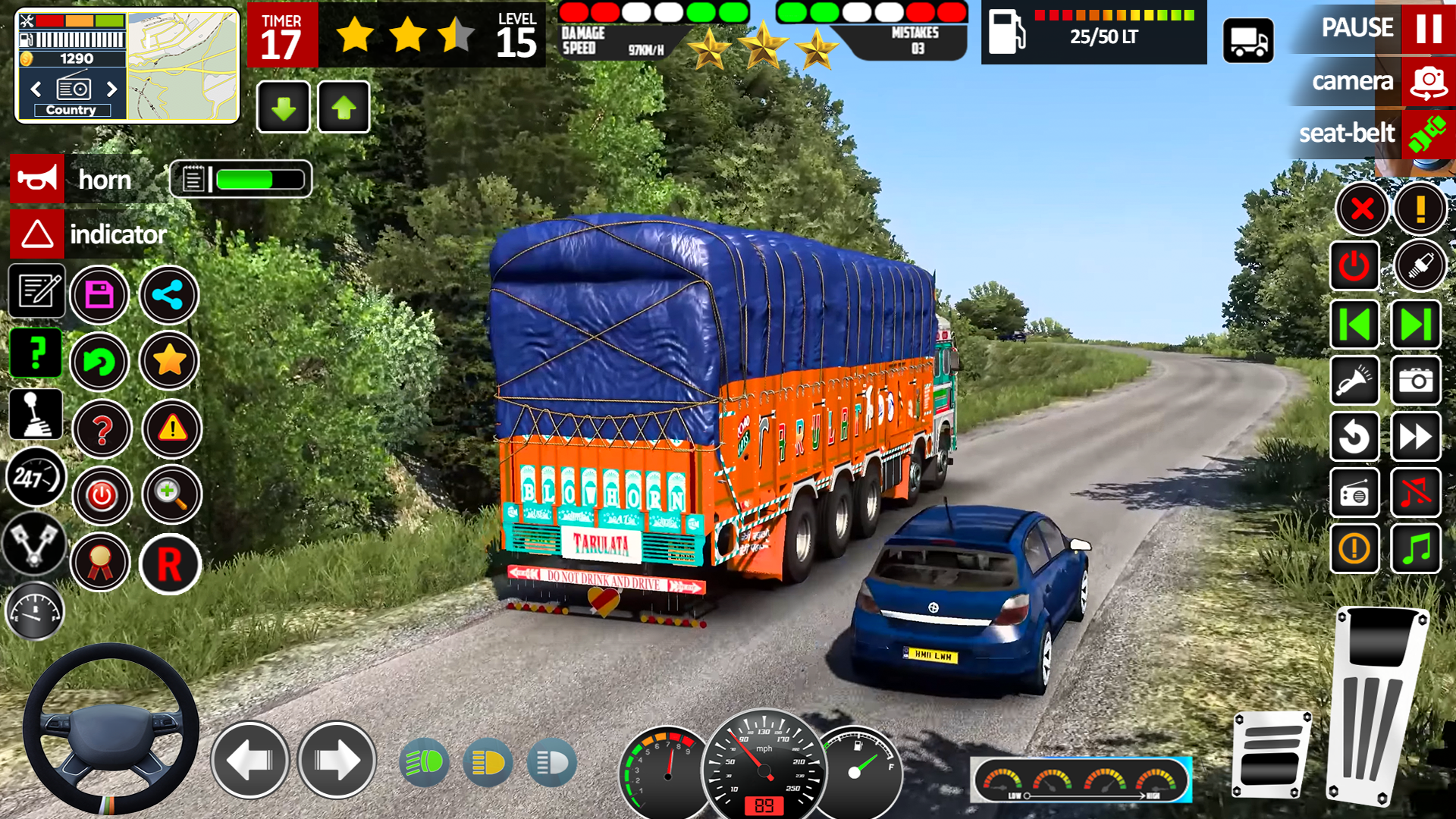Steer right with the right arrow button
The height and width of the screenshot is (819, 1456).
(x=337, y=760)
